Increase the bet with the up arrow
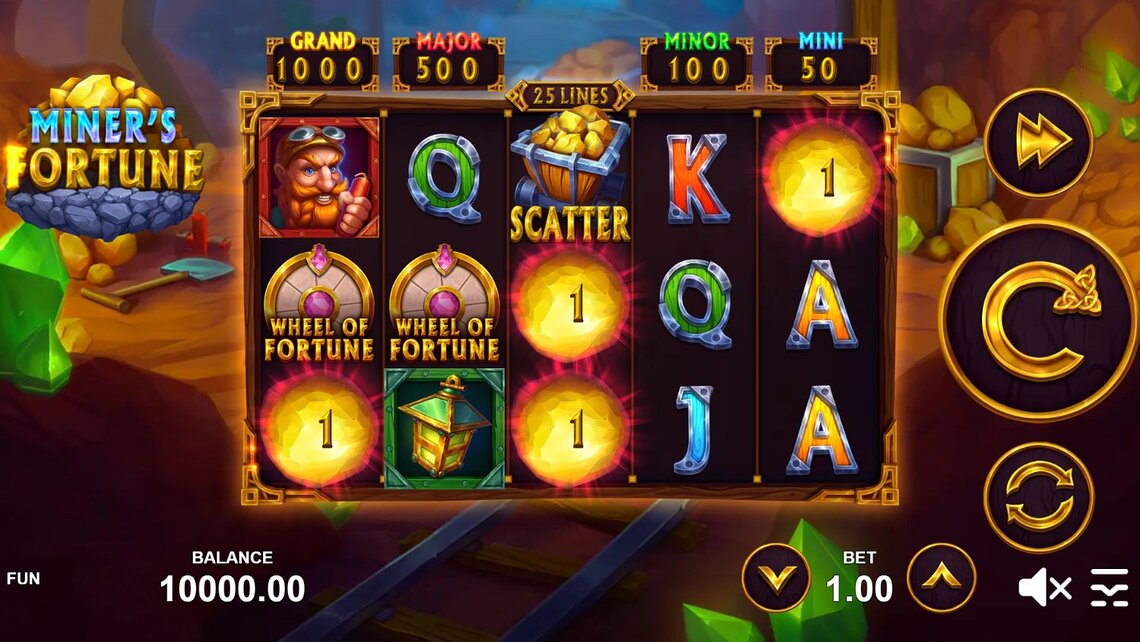1140x642 pixels. tap(941, 577)
